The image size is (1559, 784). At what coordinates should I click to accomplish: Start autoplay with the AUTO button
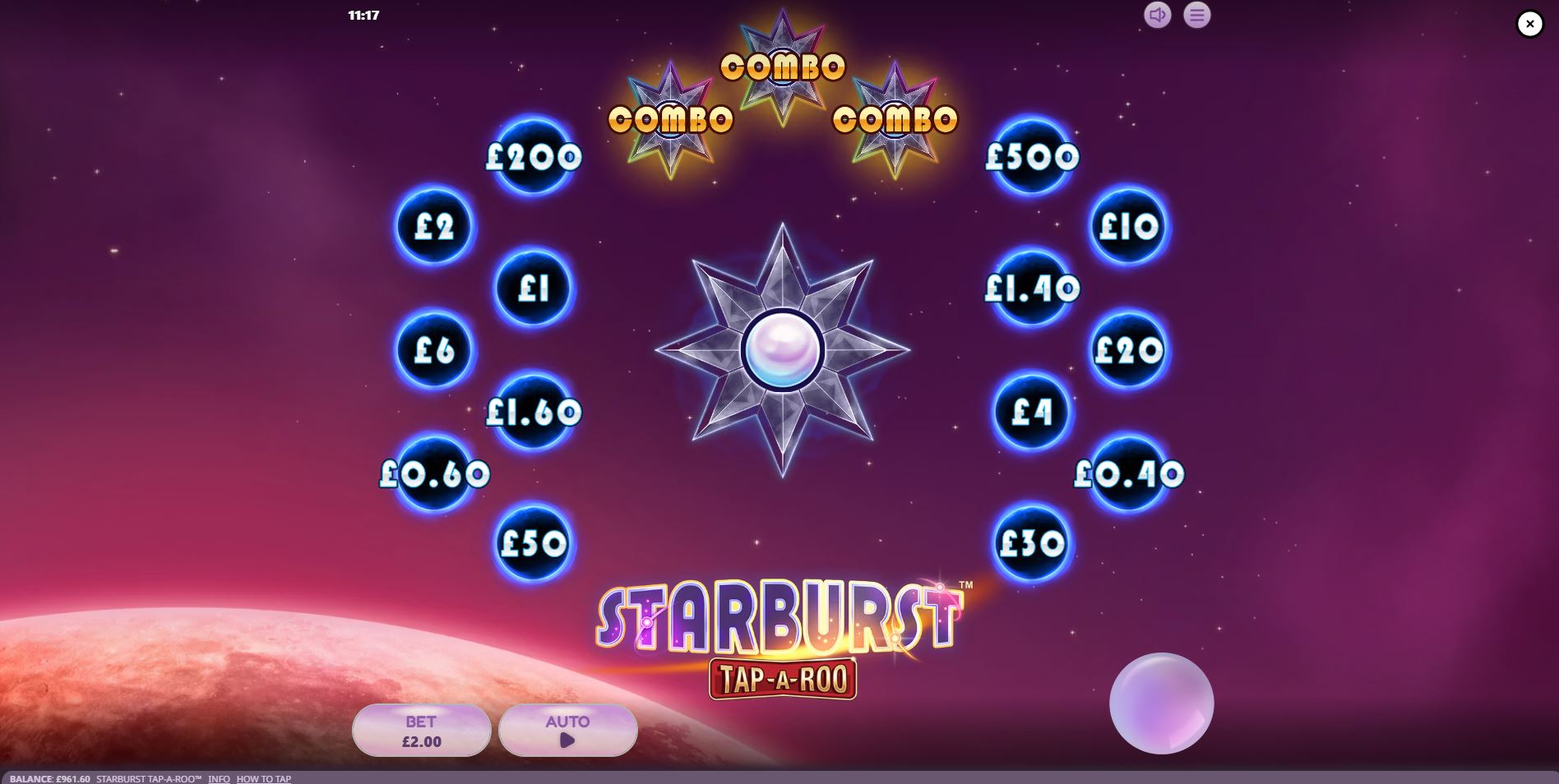[x=567, y=730]
